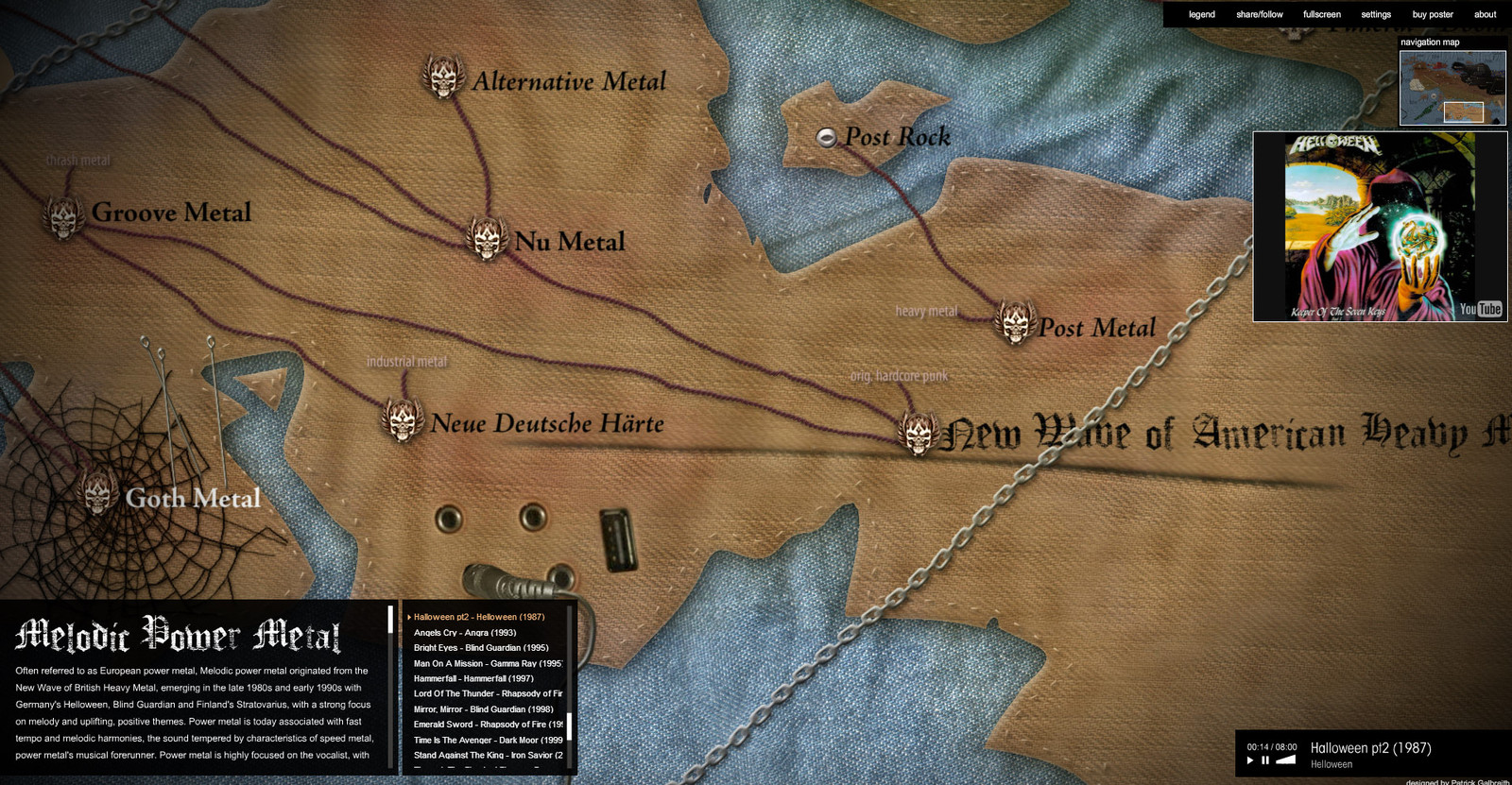Select the Nu Metal genre node
This screenshot has width=1512, height=785.
point(488,239)
